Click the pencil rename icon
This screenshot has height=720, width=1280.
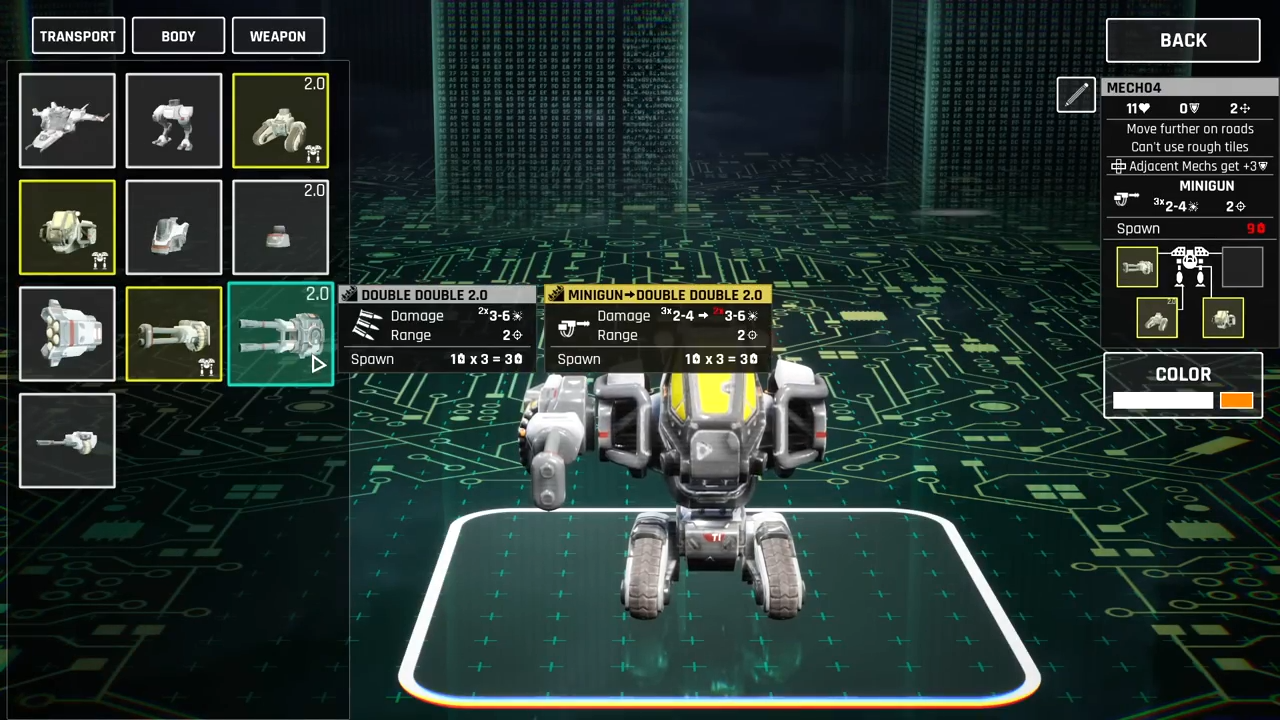pos(1076,95)
